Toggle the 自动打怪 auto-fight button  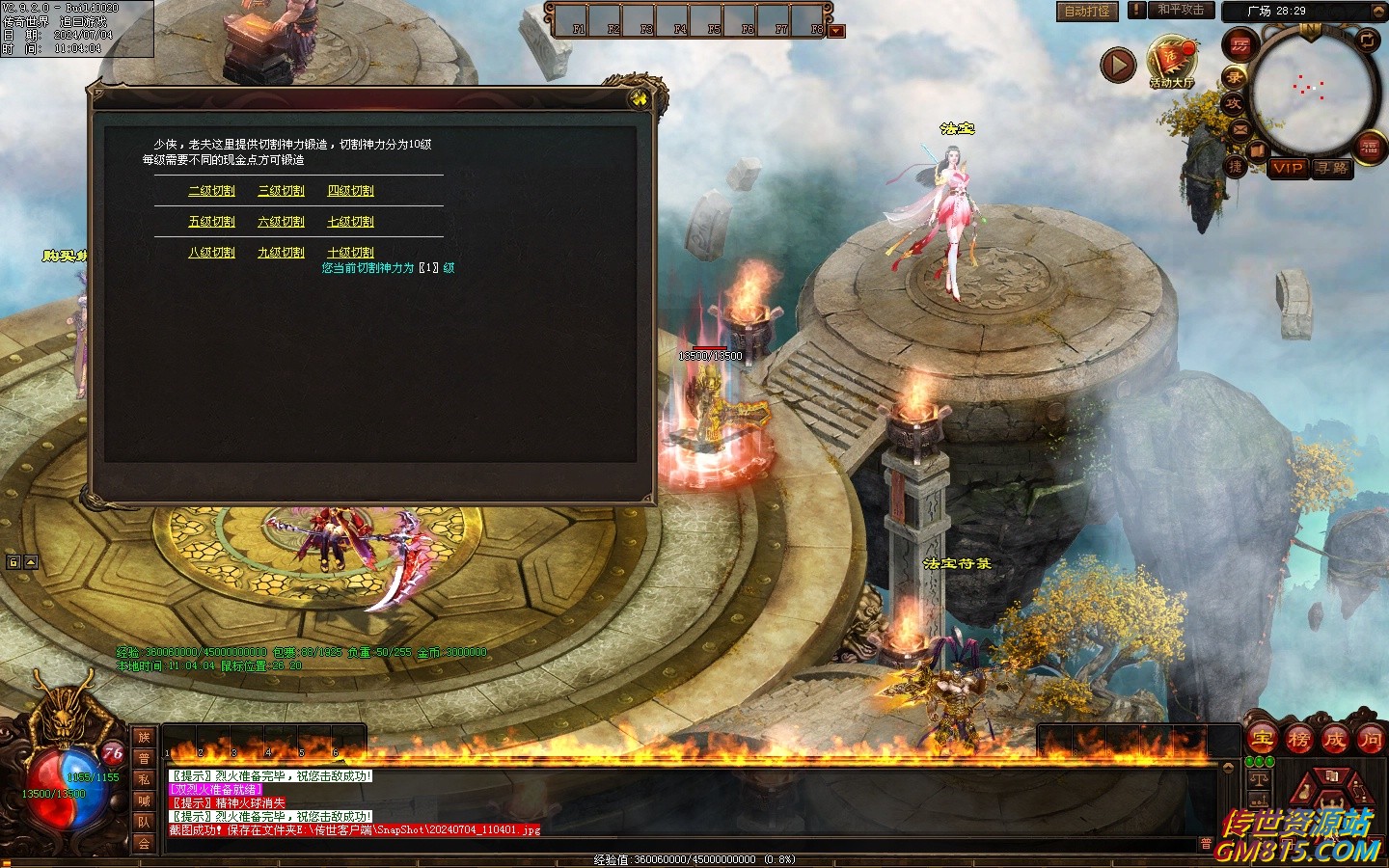1086,12
